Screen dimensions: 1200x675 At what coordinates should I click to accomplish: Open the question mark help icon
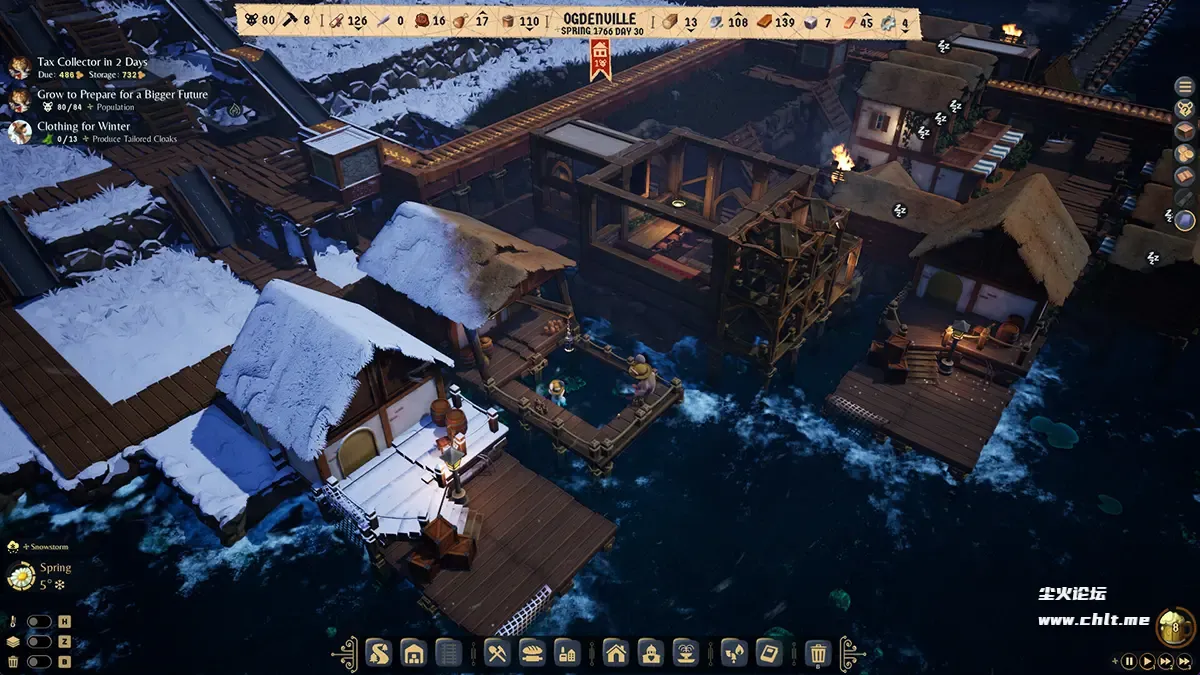tap(1184, 108)
